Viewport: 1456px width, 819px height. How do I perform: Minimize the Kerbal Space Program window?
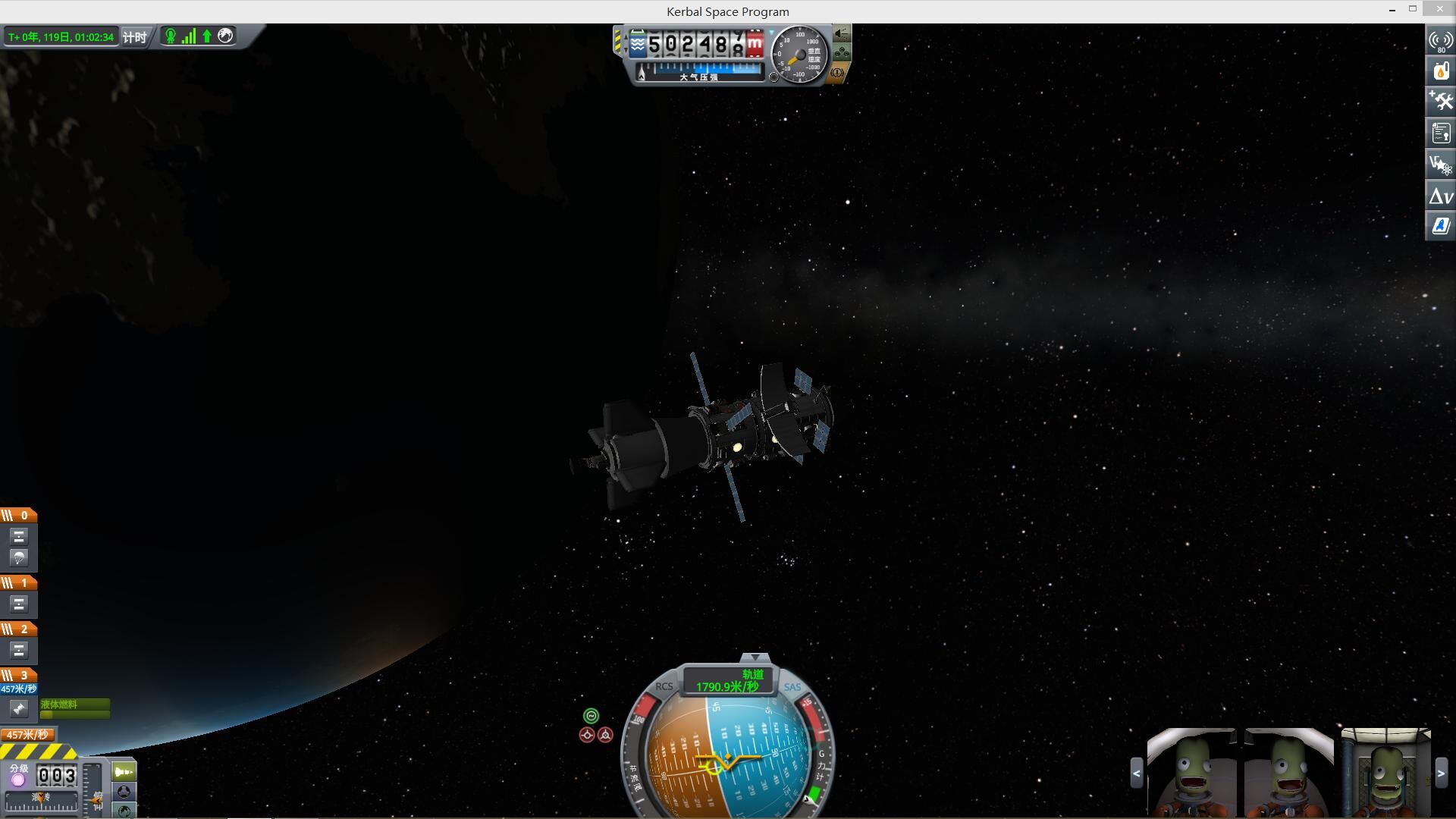point(1392,11)
